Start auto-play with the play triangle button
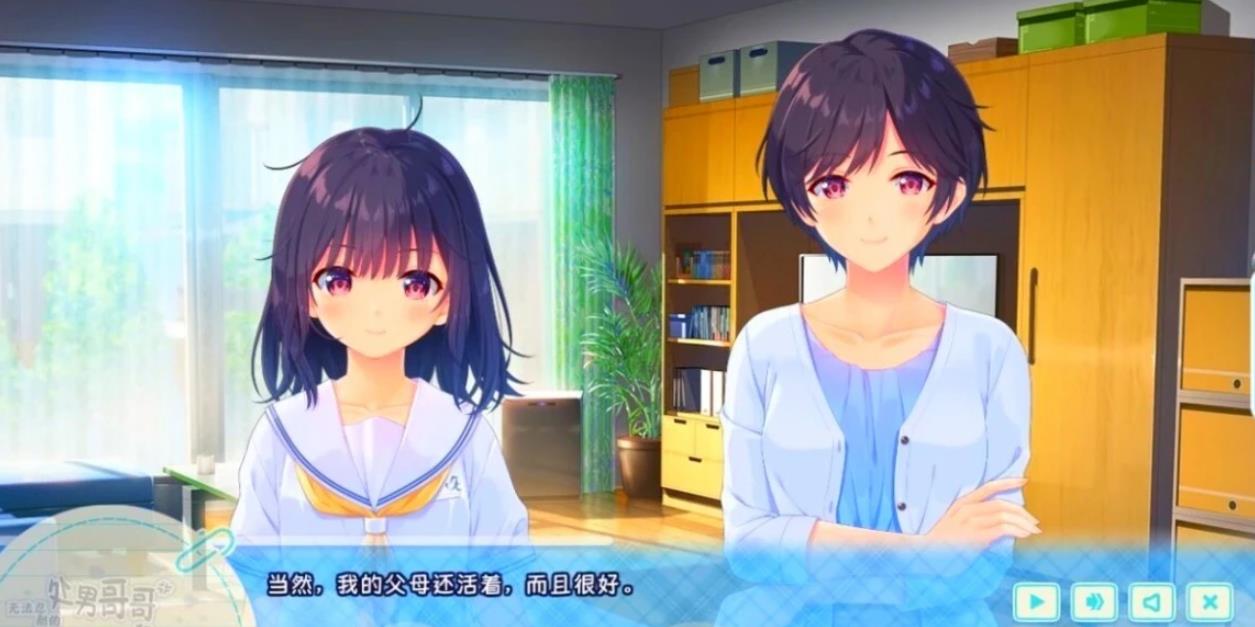1255x627 pixels. [1036, 602]
